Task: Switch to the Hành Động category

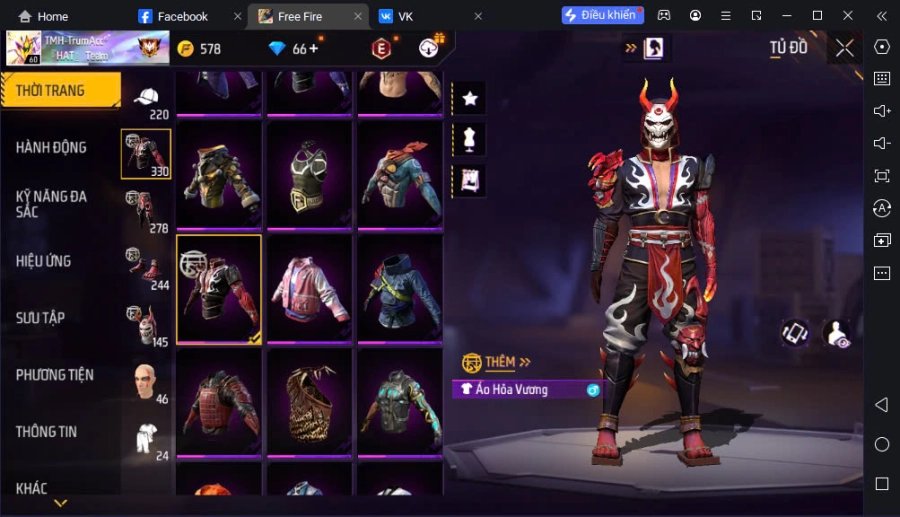Action: pos(52,148)
